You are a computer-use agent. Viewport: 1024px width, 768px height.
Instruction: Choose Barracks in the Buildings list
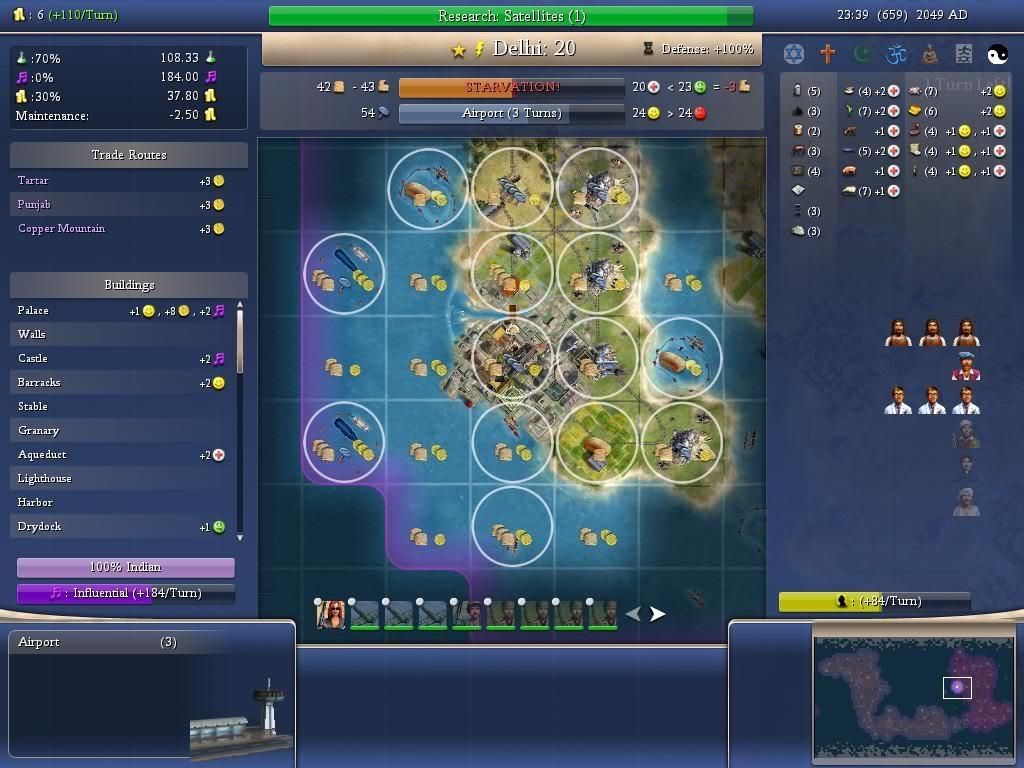[x=39, y=382]
